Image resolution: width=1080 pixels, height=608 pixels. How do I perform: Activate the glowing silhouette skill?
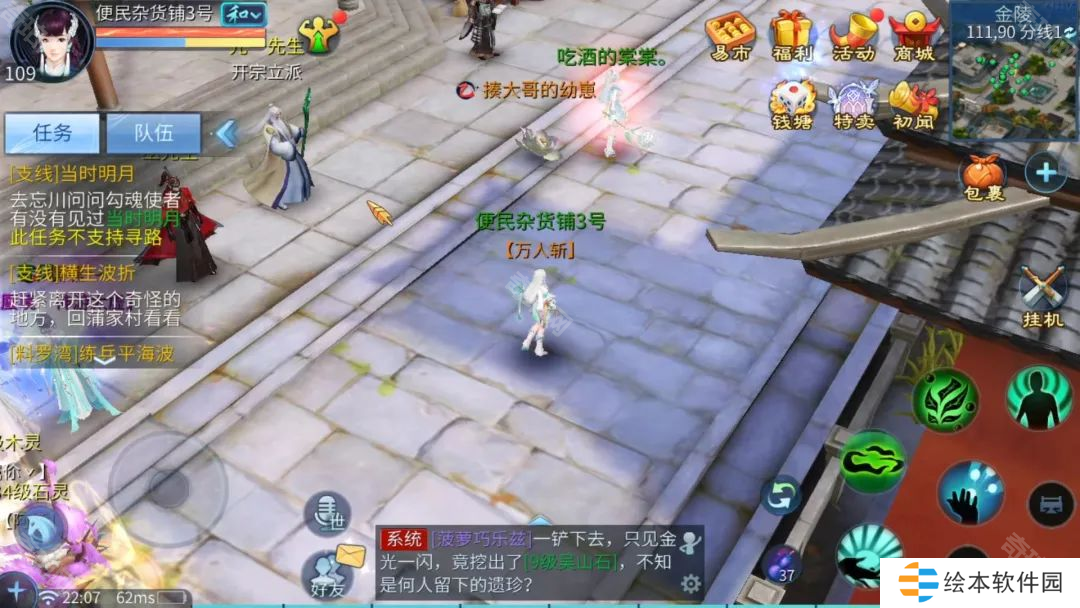(x=1038, y=398)
